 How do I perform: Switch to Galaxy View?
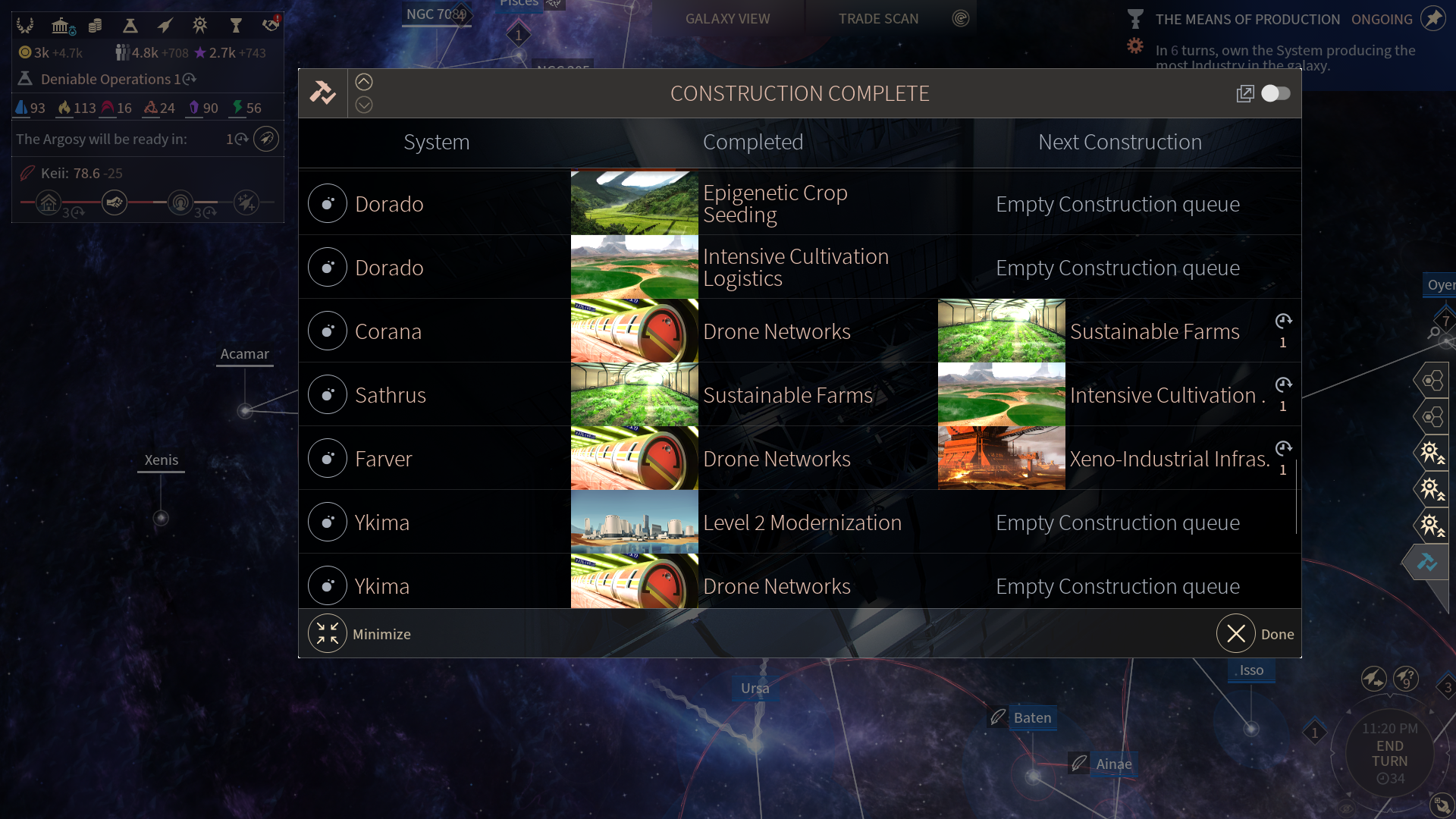tap(727, 19)
